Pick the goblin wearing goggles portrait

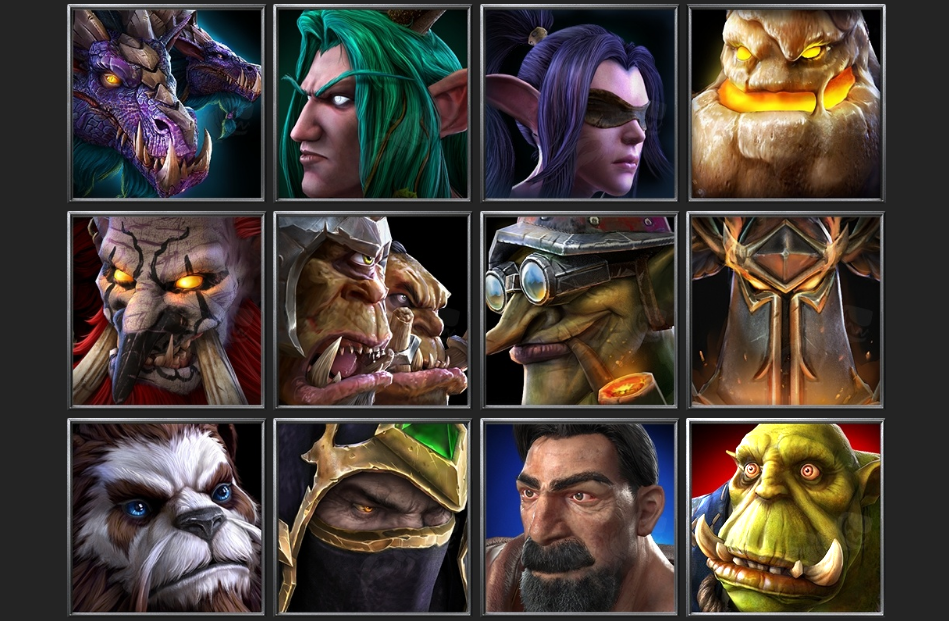tap(579, 310)
